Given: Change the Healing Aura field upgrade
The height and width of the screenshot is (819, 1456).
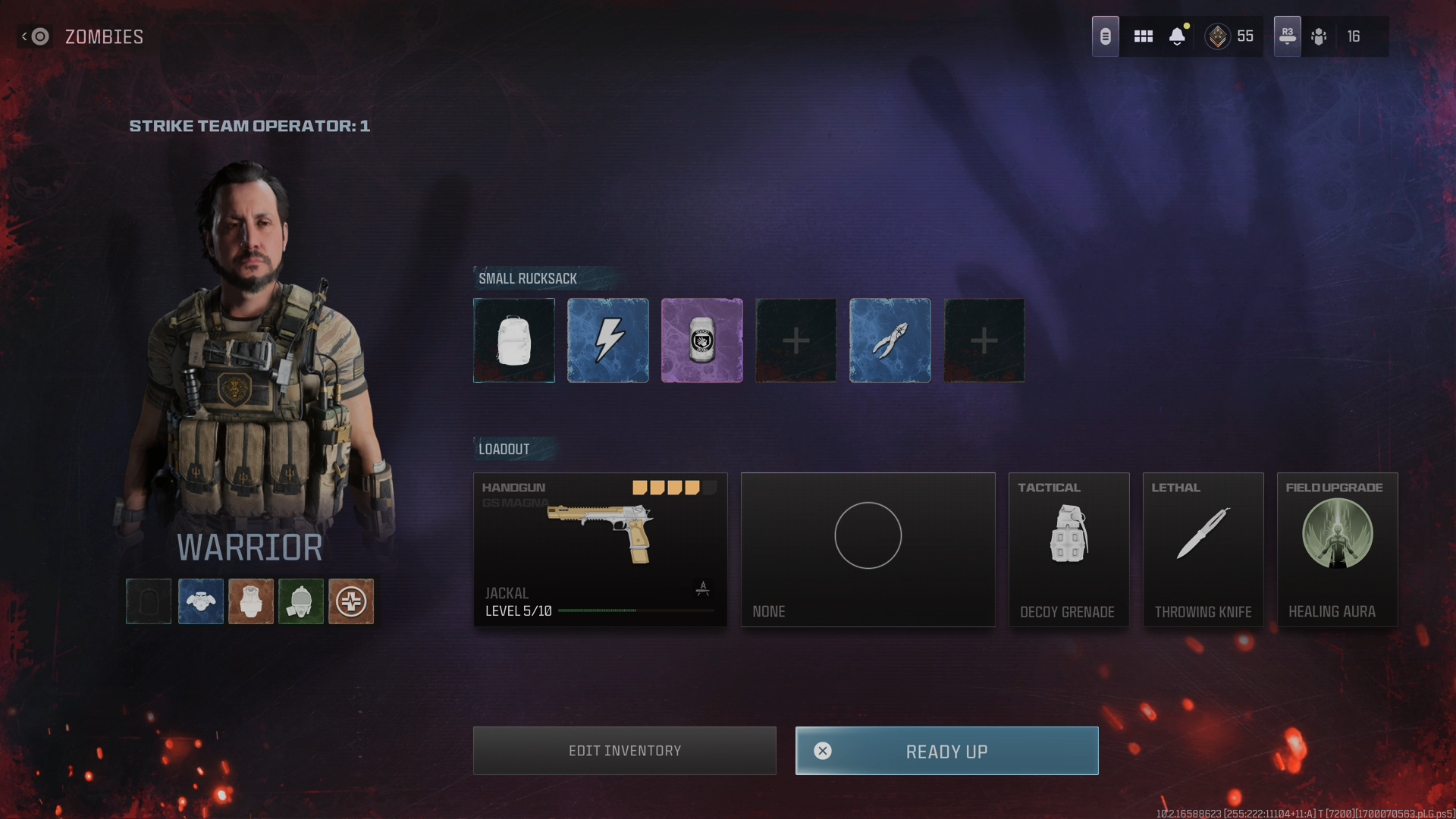Looking at the screenshot, I should 1337,550.
